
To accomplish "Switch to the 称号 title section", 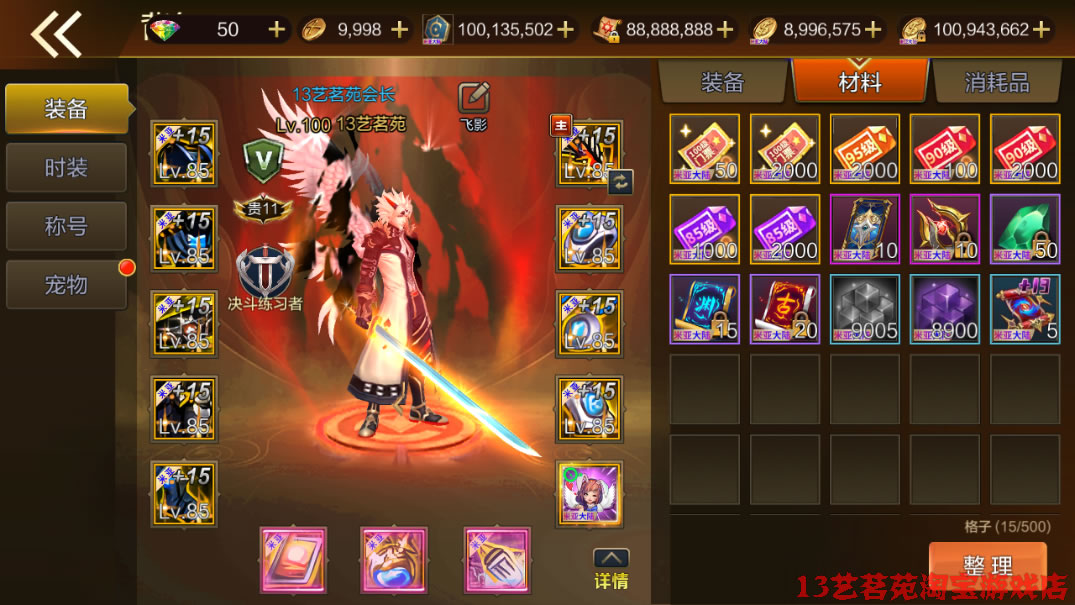I will coord(66,226).
